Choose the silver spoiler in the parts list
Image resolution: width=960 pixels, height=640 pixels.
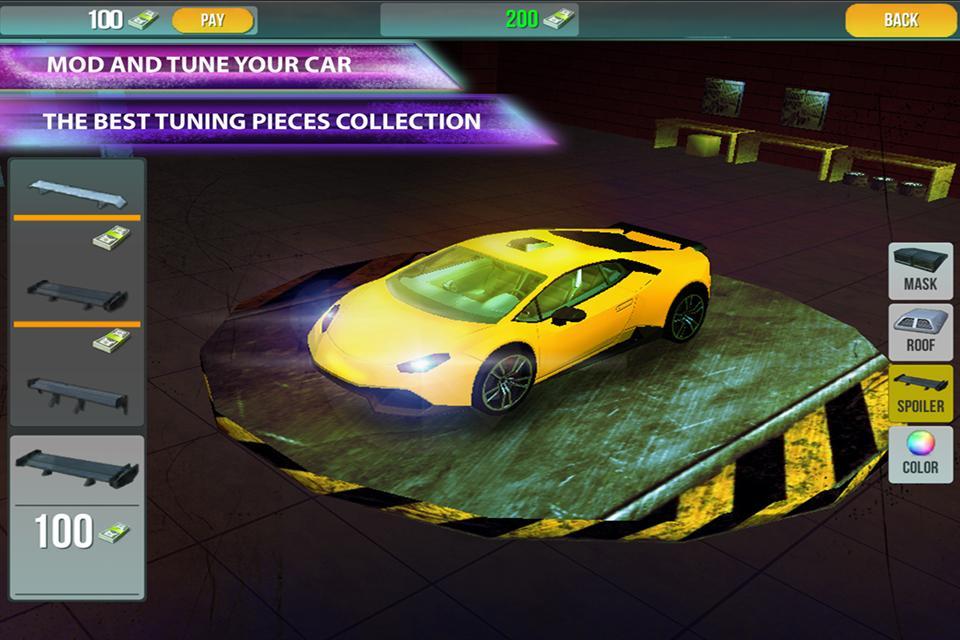pos(78,191)
